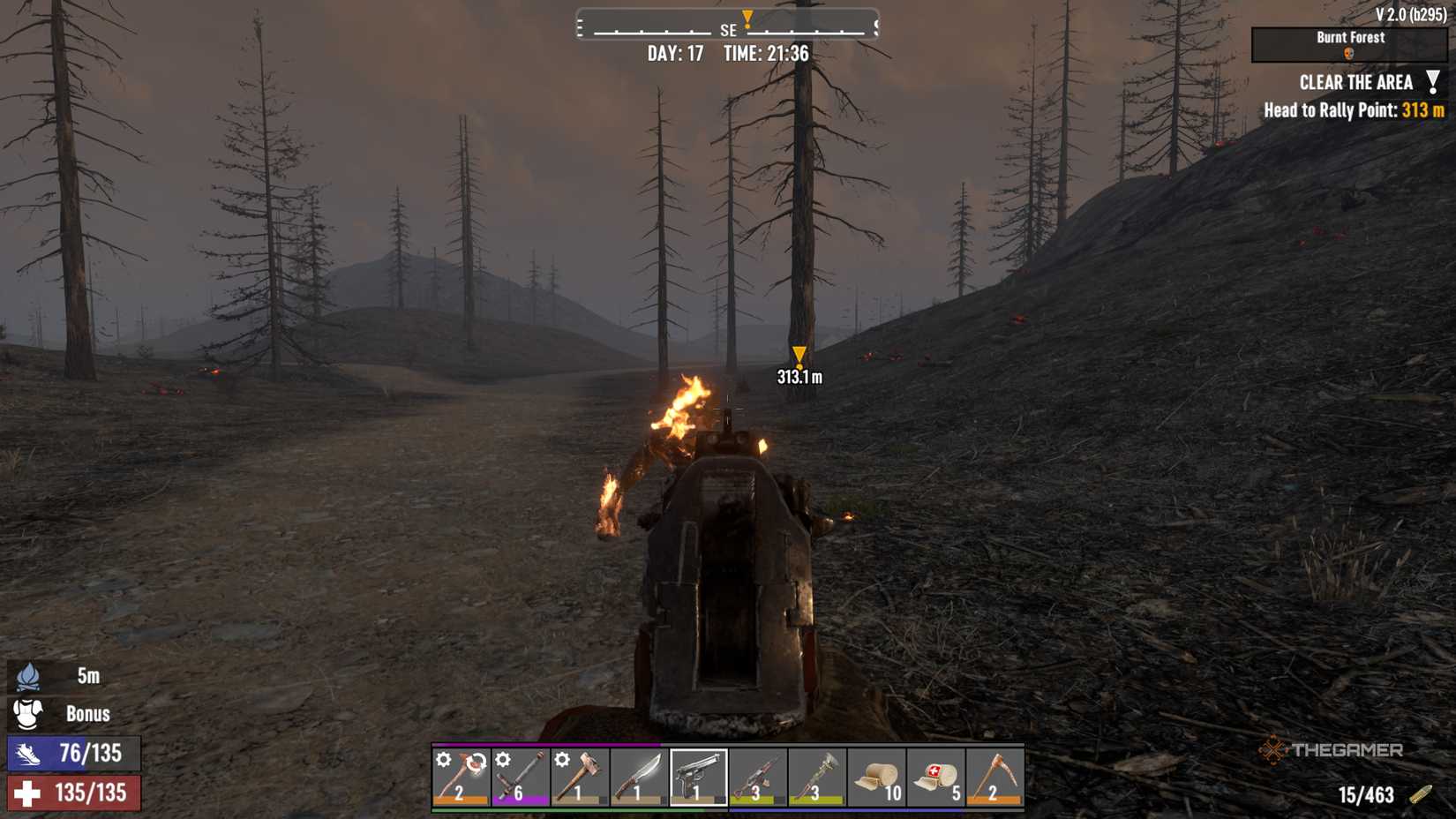The height and width of the screenshot is (819, 1456).
Task: Click the gear badge on the spear slot
Action: click(x=505, y=759)
